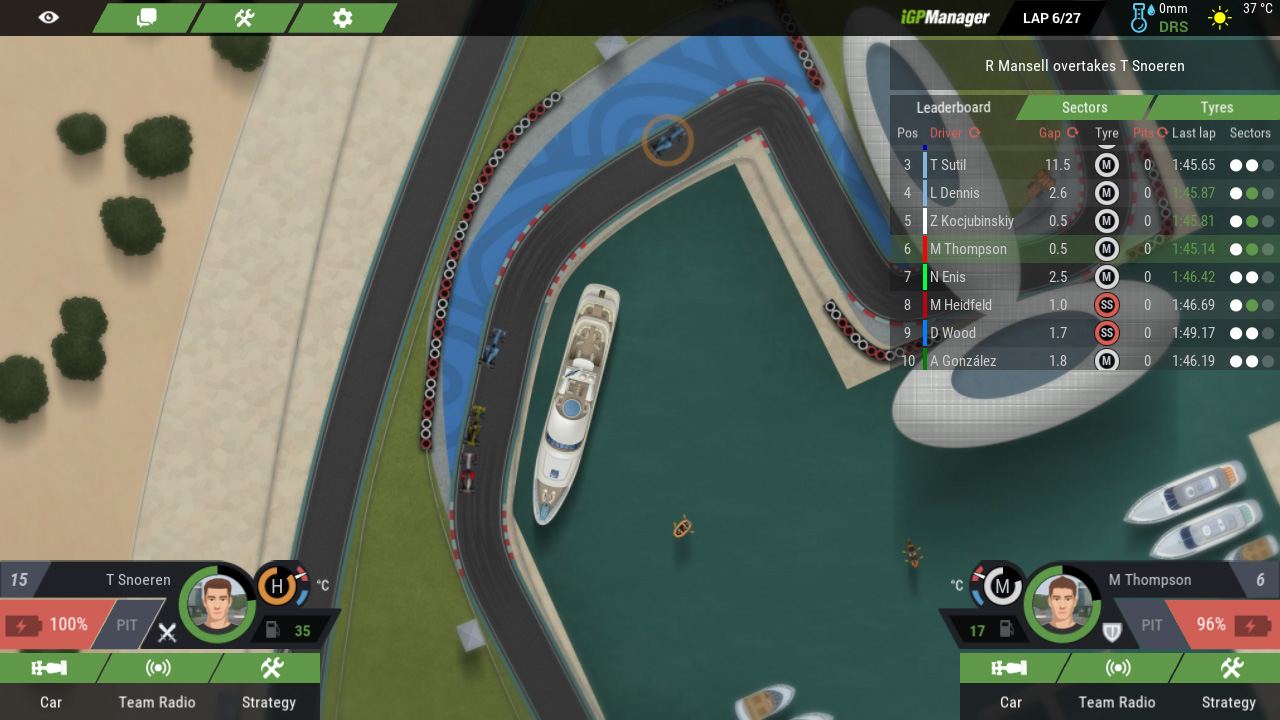This screenshot has width=1280, height=720.
Task: Open the chat messages tab
Action: coord(146,18)
